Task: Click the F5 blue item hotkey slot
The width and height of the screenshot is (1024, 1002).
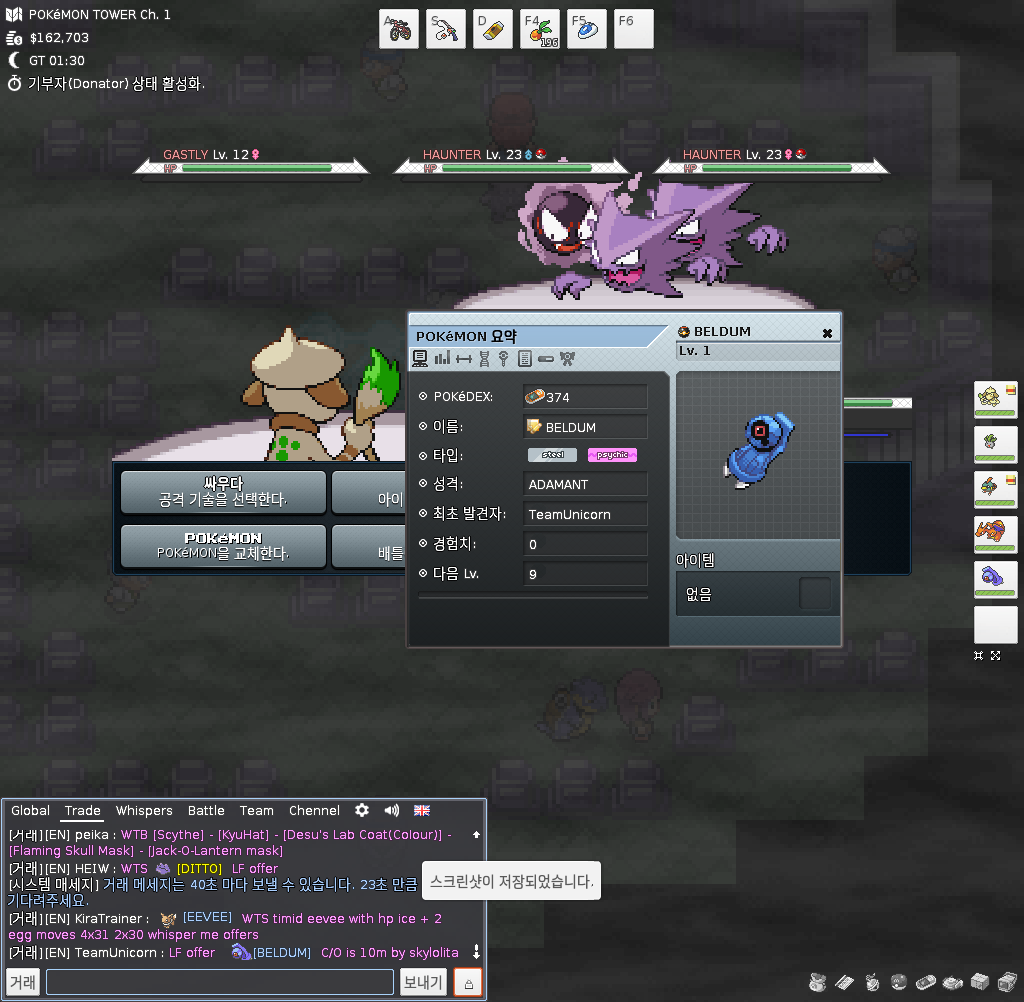Action: tap(587, 29)
